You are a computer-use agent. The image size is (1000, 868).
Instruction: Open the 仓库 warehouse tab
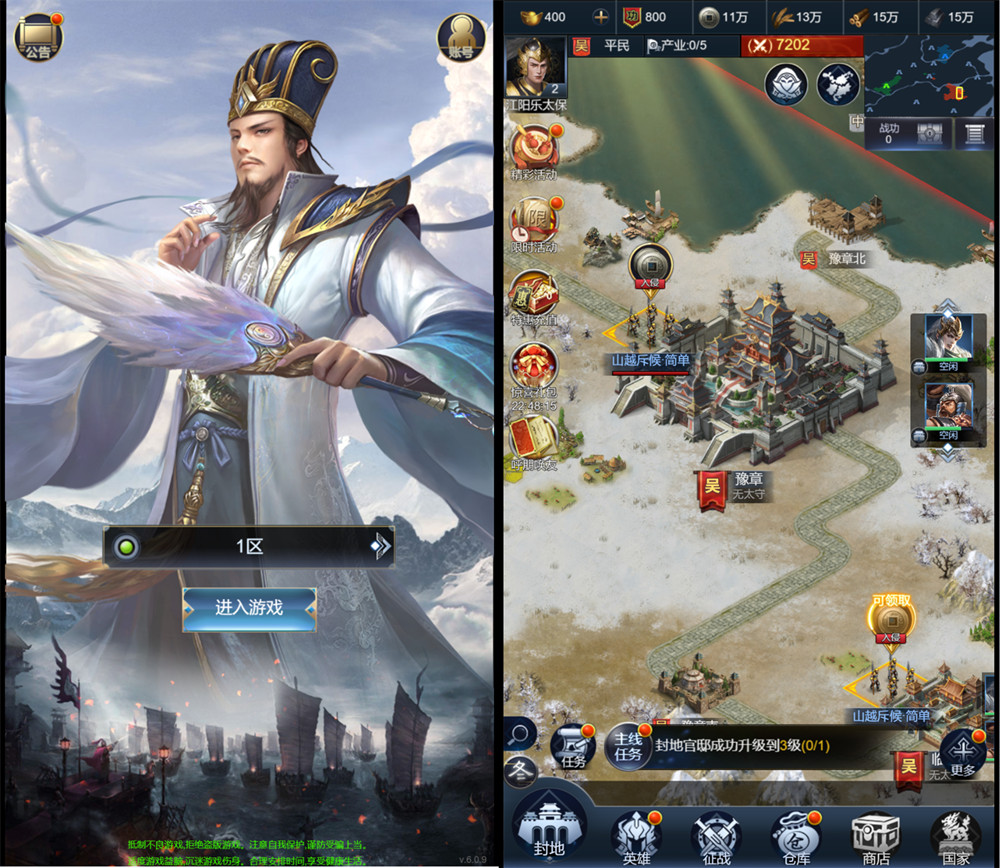[795, 835]
